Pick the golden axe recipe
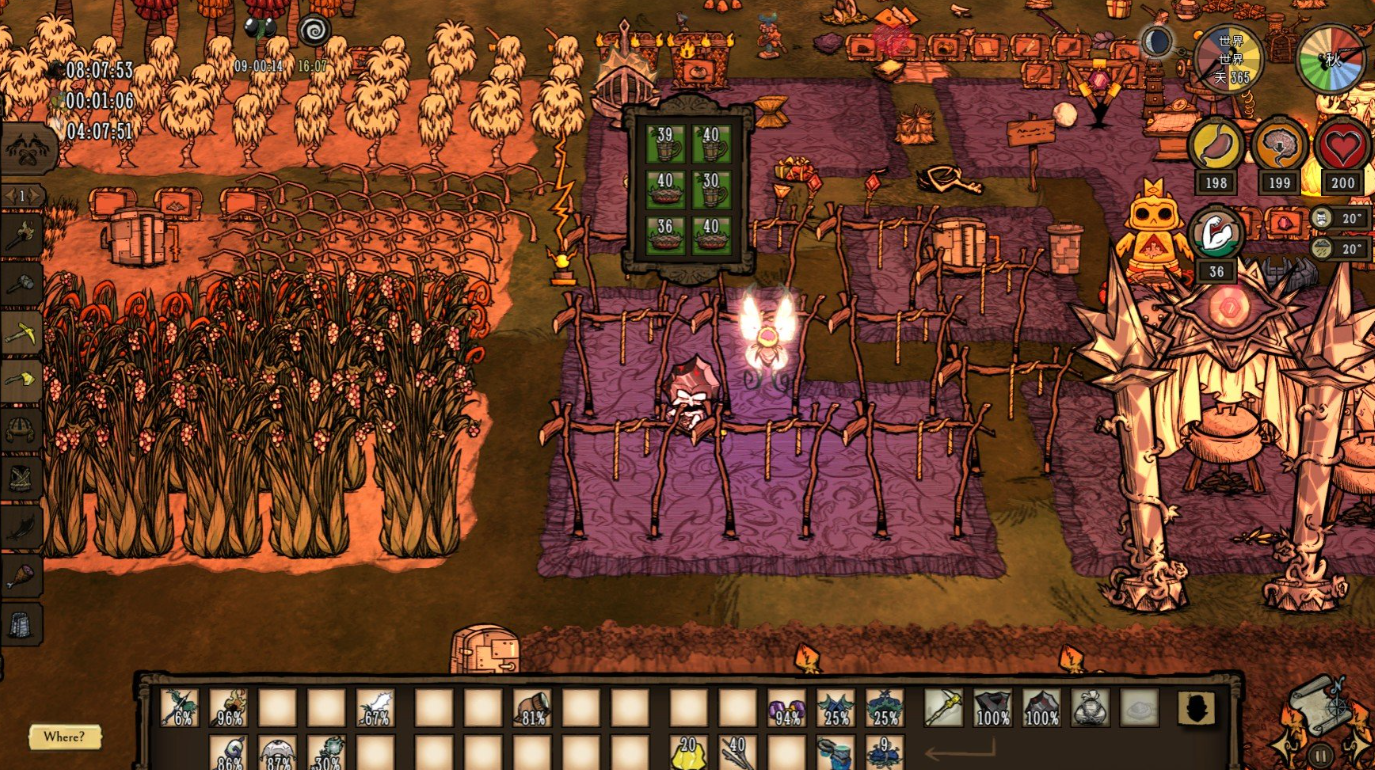This screenshot has width=1375, height=770. [x=22, y=381]
